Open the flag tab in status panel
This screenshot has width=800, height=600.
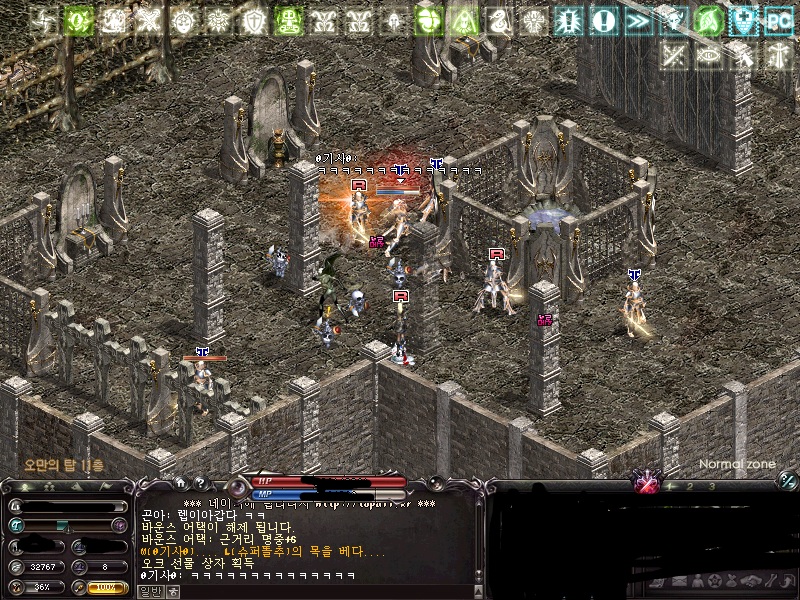tap(107, 485)
